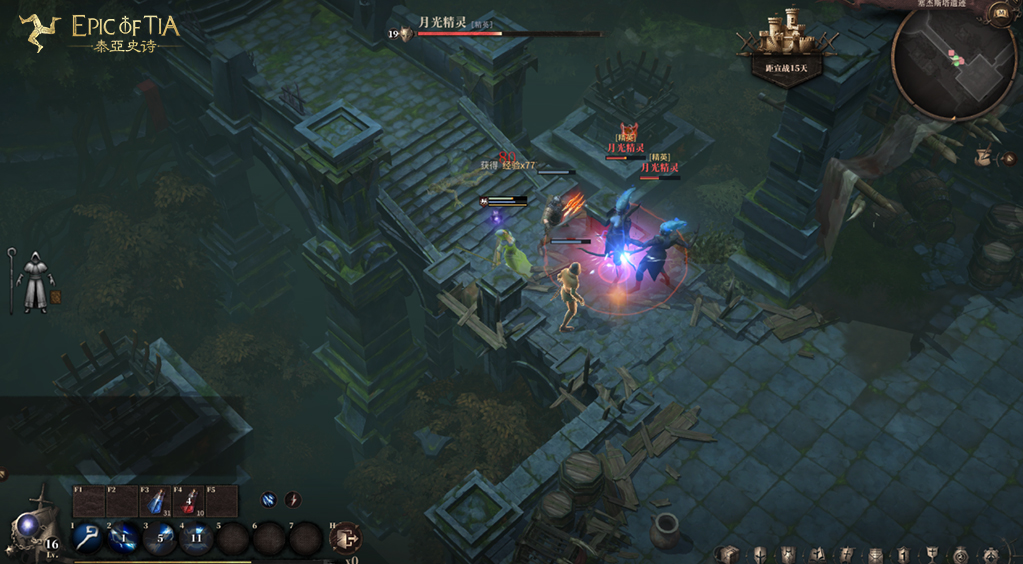Click the hooded mage character portrait
Viewport: 1023px width, 564px height.
point(35,281)
